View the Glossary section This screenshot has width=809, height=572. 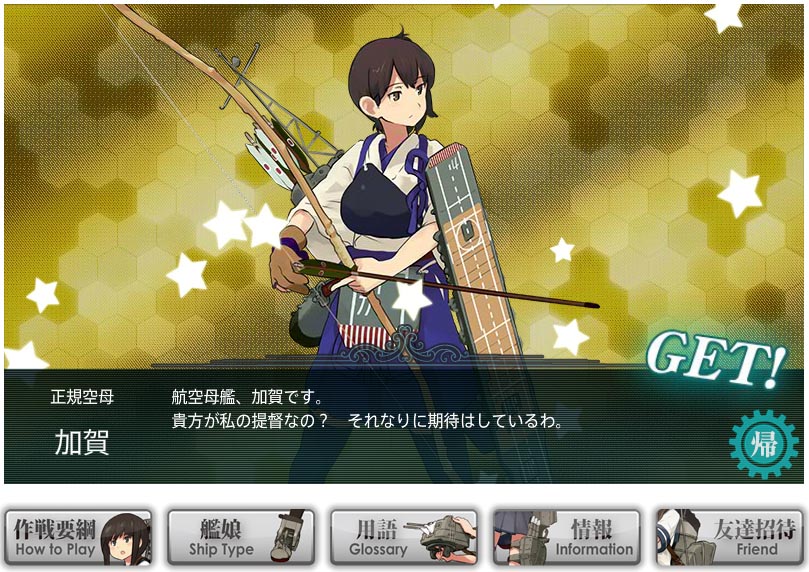(403, 538)
